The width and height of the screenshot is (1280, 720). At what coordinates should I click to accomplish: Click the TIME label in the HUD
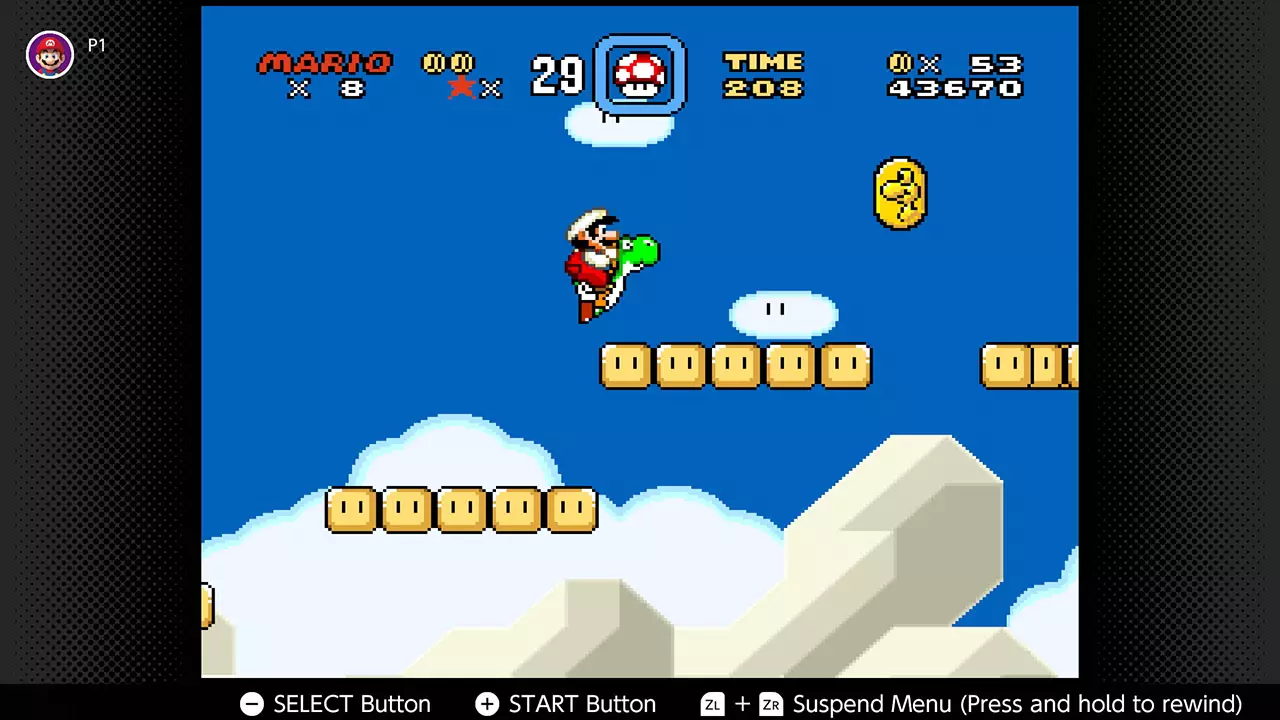point(763,61)
